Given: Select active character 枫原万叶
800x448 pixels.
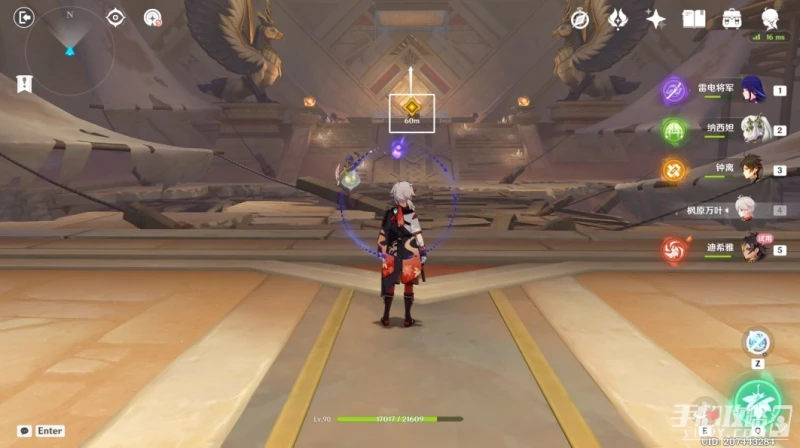Looking at the screenshot, I should pyautogui.click(x=745, y=210).
